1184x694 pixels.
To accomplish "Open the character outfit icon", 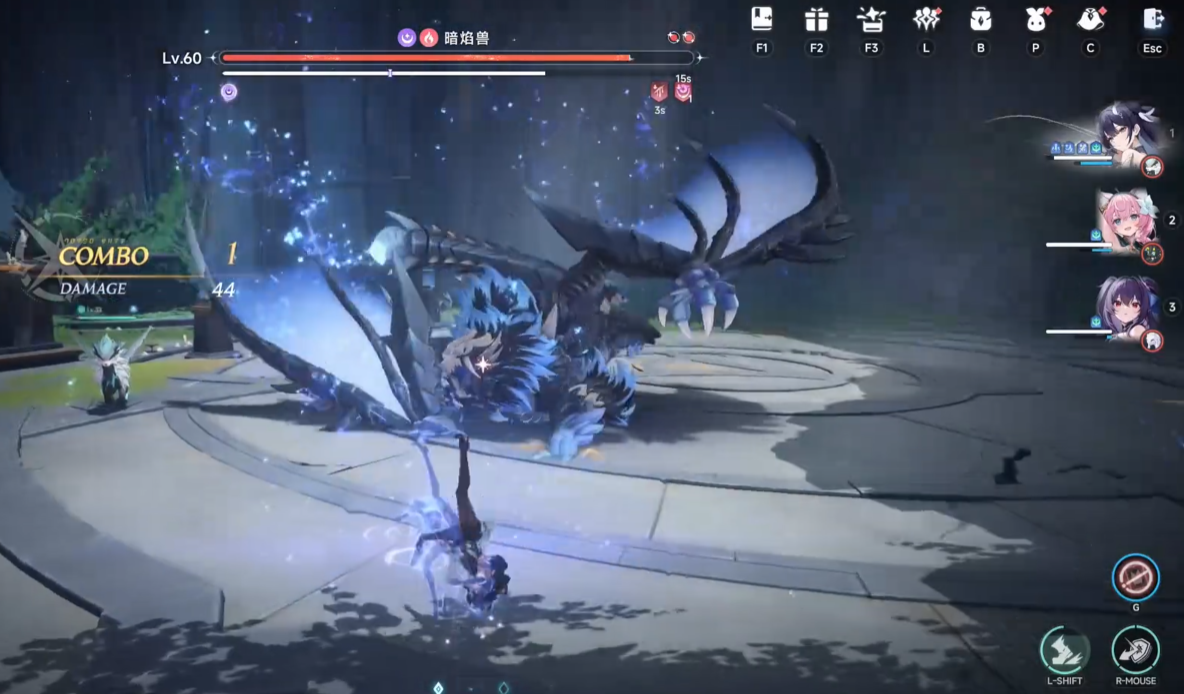I will point(1090,20).
